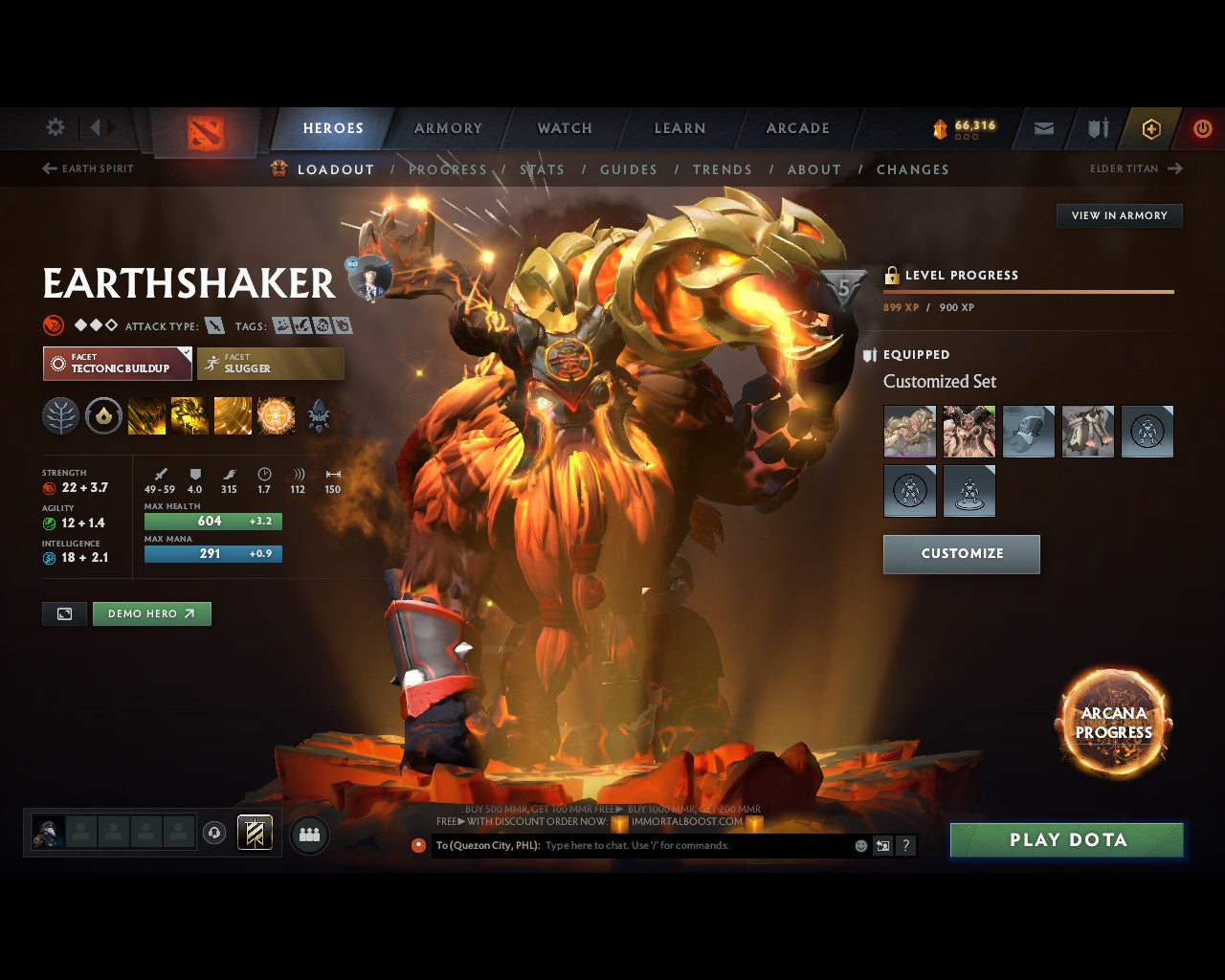
Task: Choose the Tectonic Buildup facet
Action: (118, 364)
